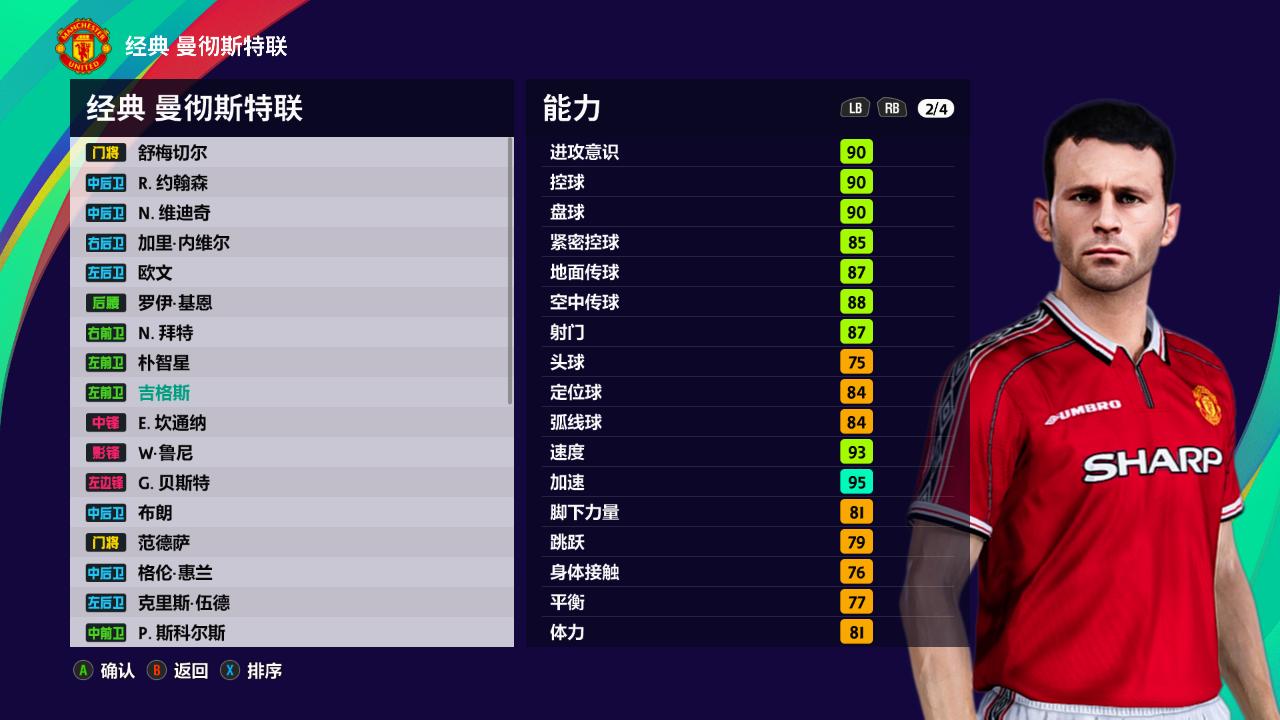Select left back 欧文 row
Screen dimensions: 1280x720
pos(290,273)
